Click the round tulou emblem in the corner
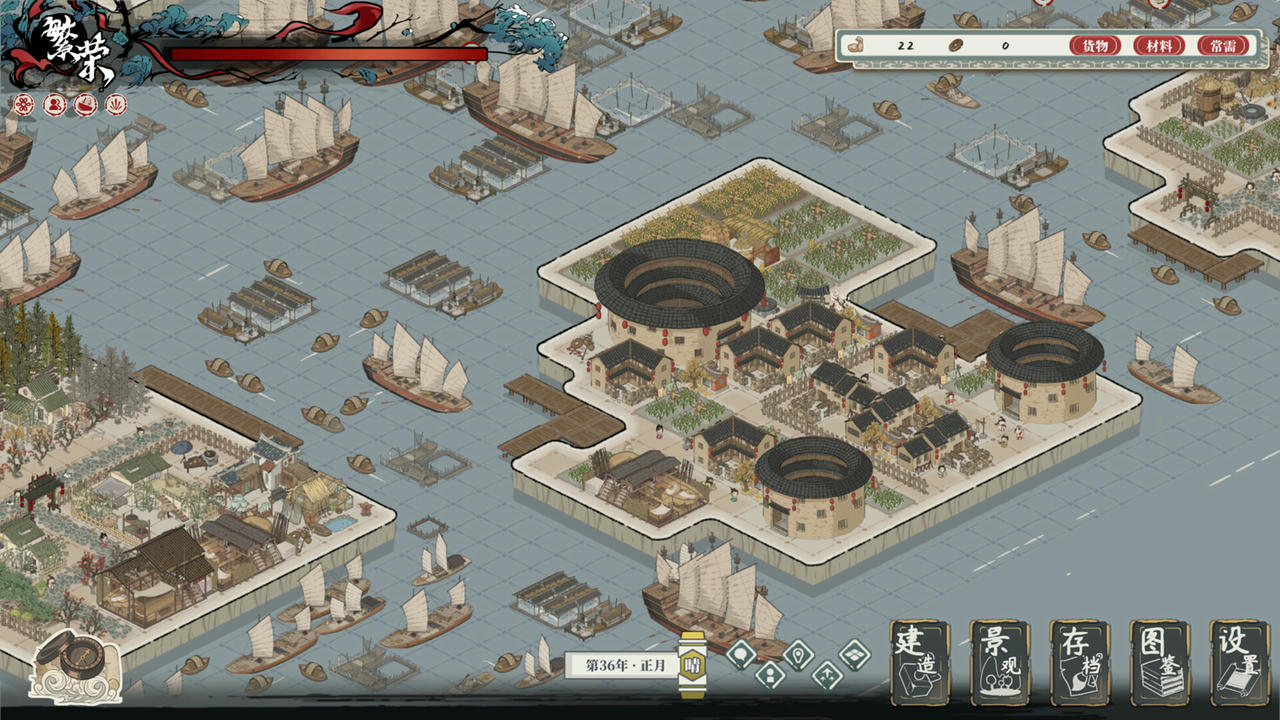 (x=76, y=664)
